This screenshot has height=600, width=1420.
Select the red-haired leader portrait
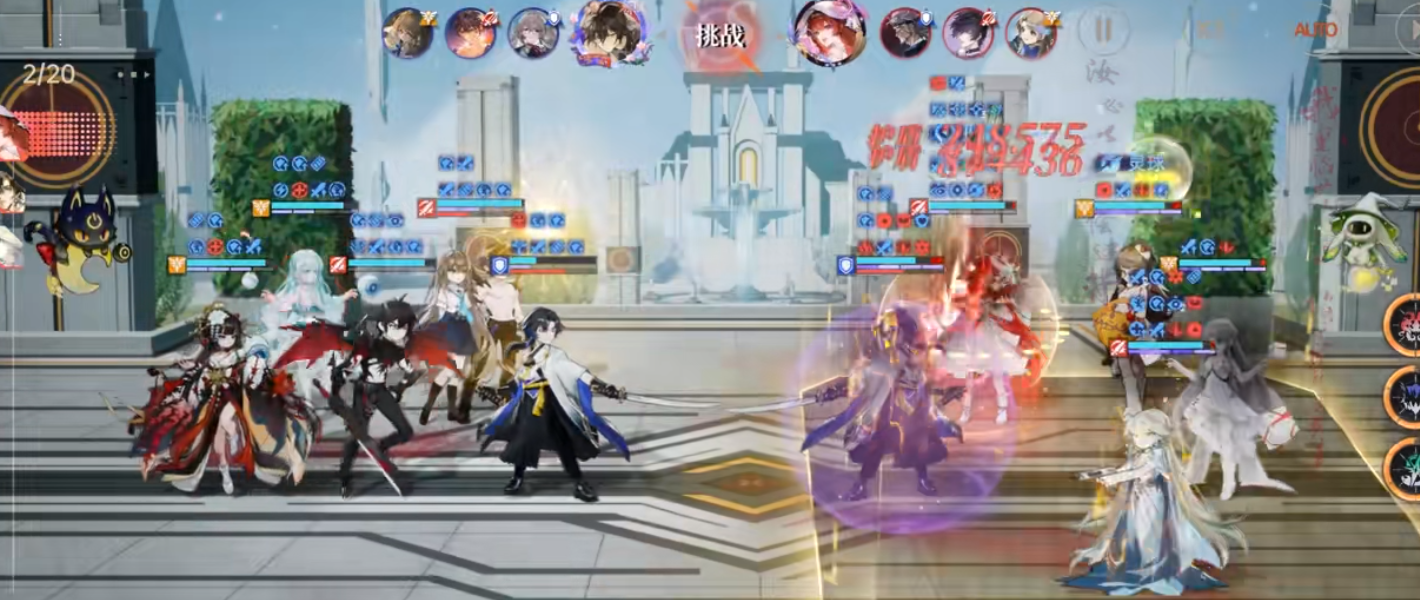829,32
